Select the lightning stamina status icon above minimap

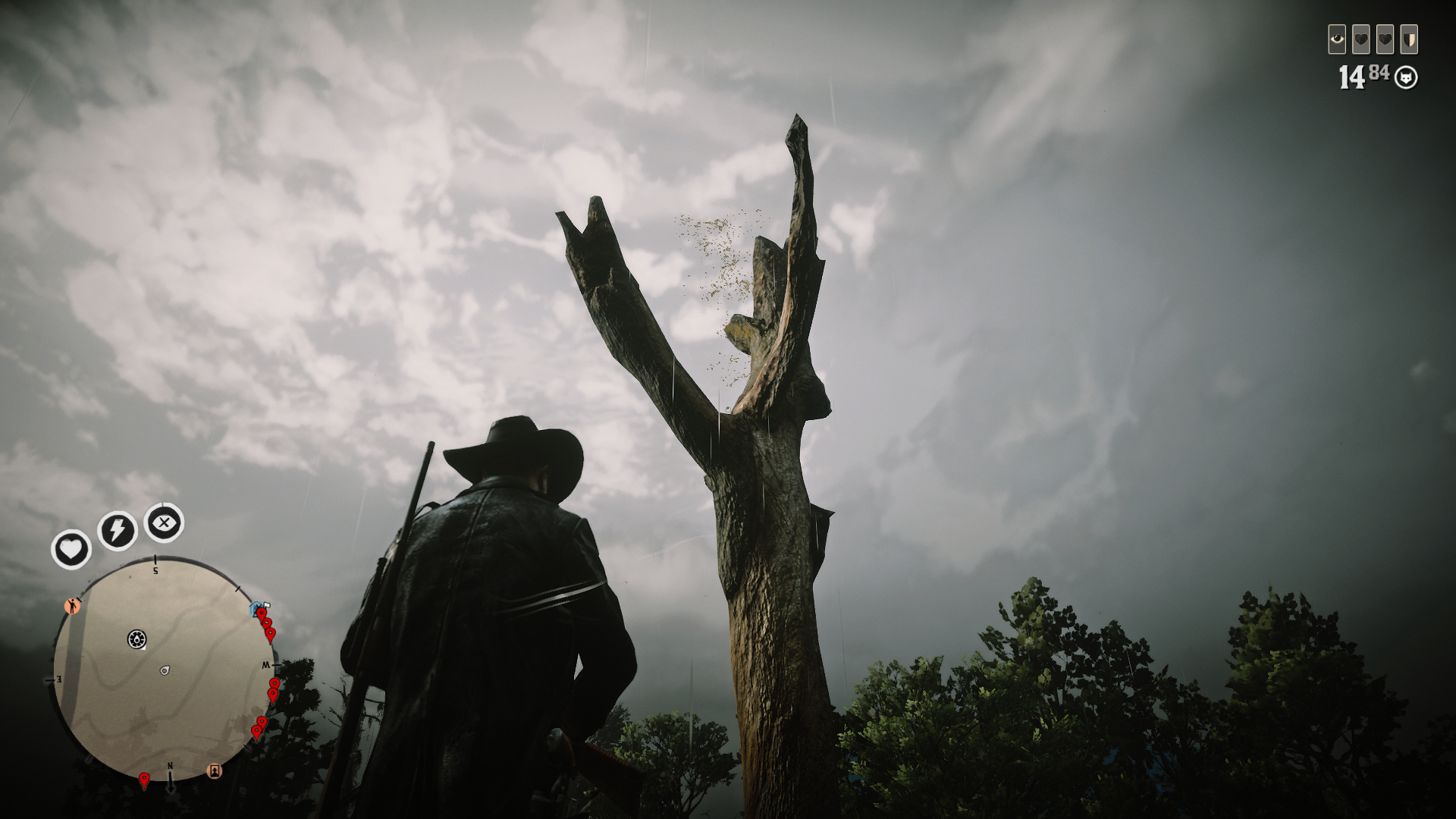[x=117, y=529]
